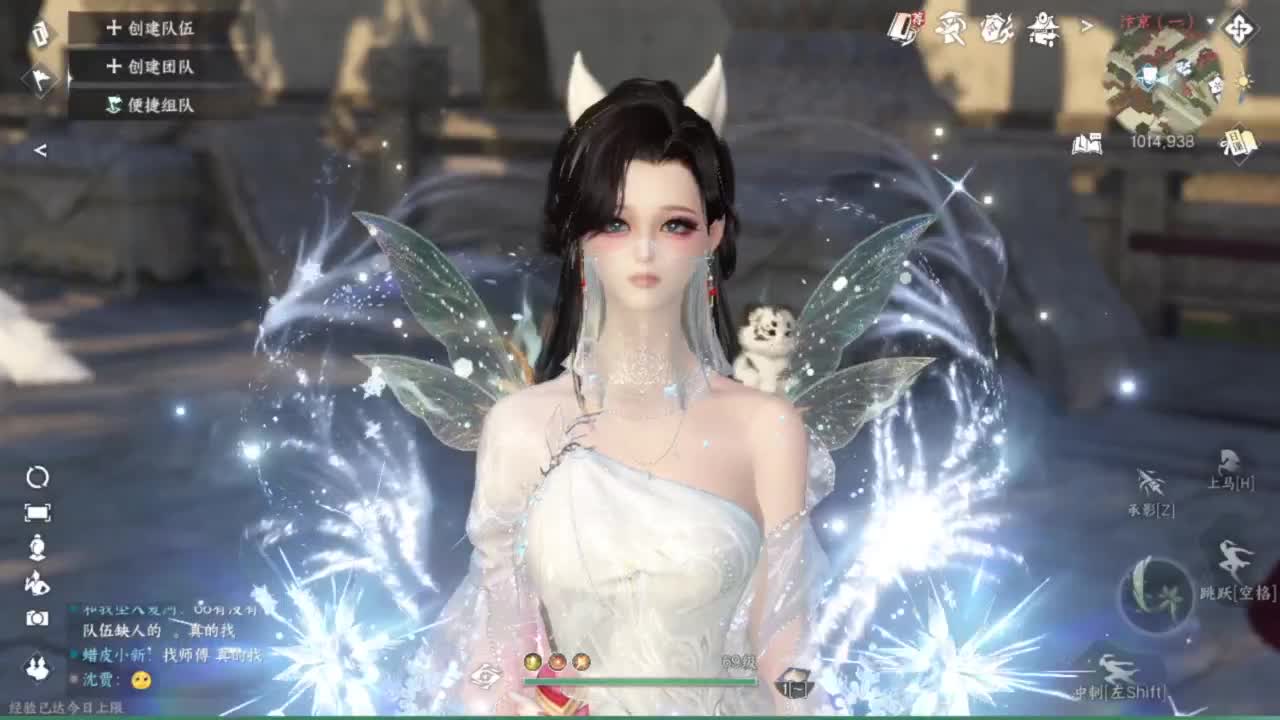Toggle the weather sun icon beside the minimap
The width and height of the screenshot is (1280, 720).
point(1243,81)
